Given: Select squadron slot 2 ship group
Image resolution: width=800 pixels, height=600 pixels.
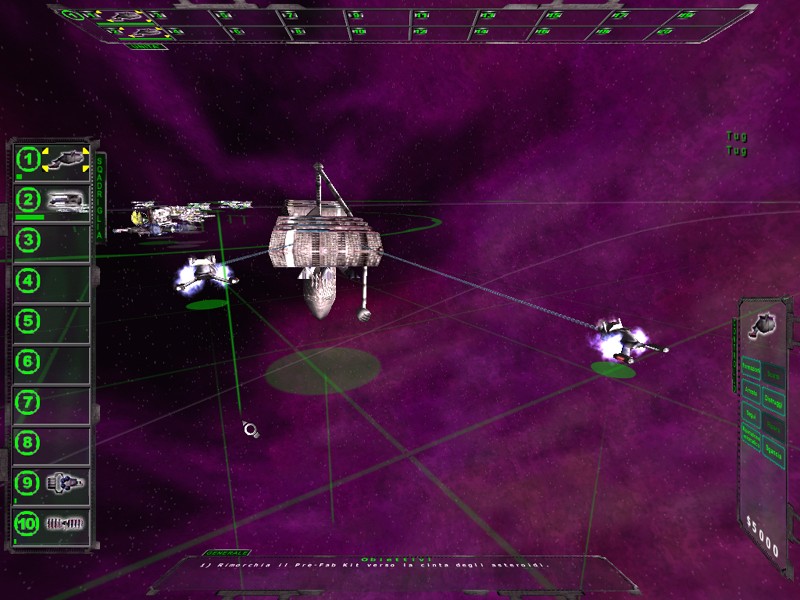Looking at the screenshot, I should tap(52, 201).
